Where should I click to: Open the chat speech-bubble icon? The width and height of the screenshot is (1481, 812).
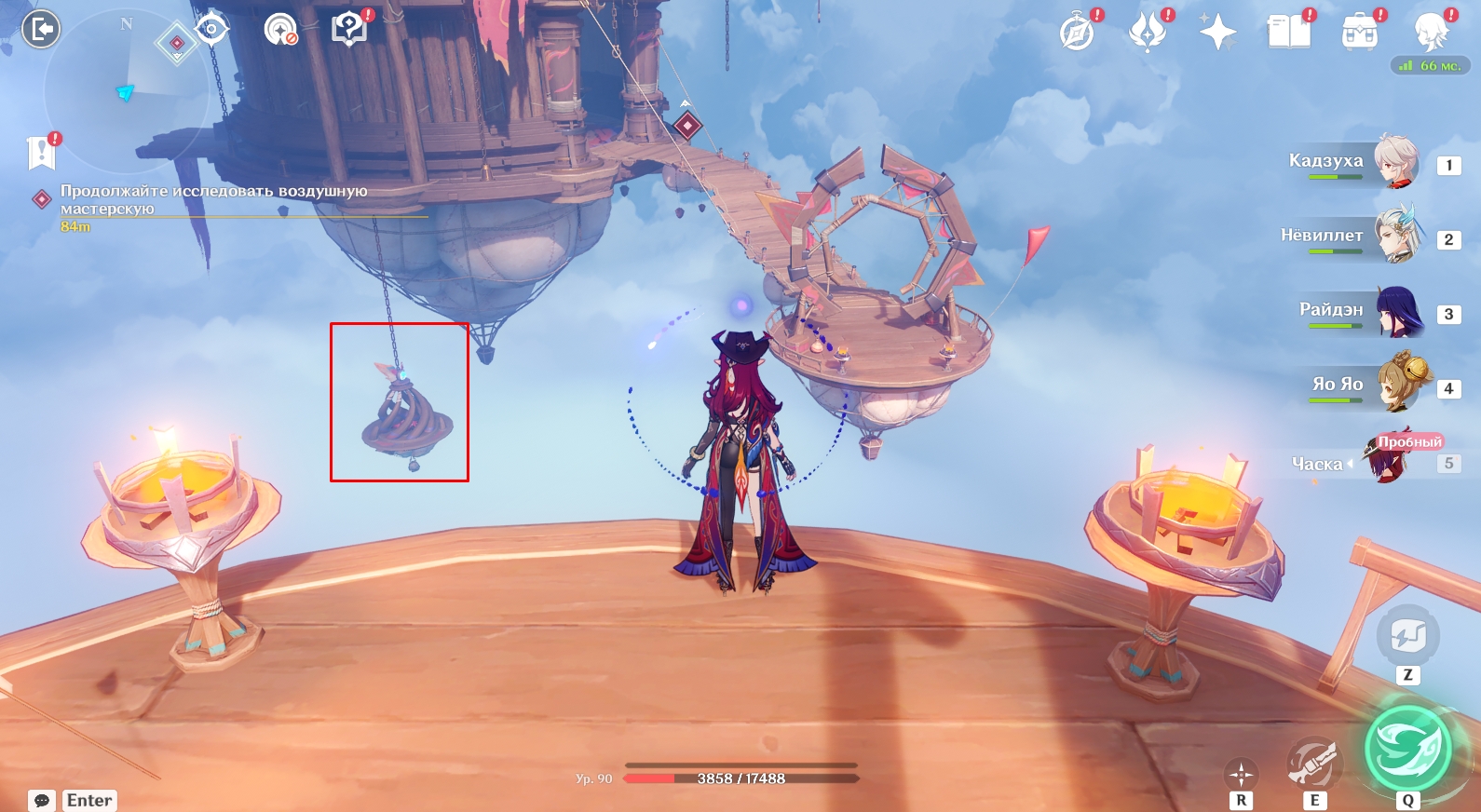coord(42,800)
